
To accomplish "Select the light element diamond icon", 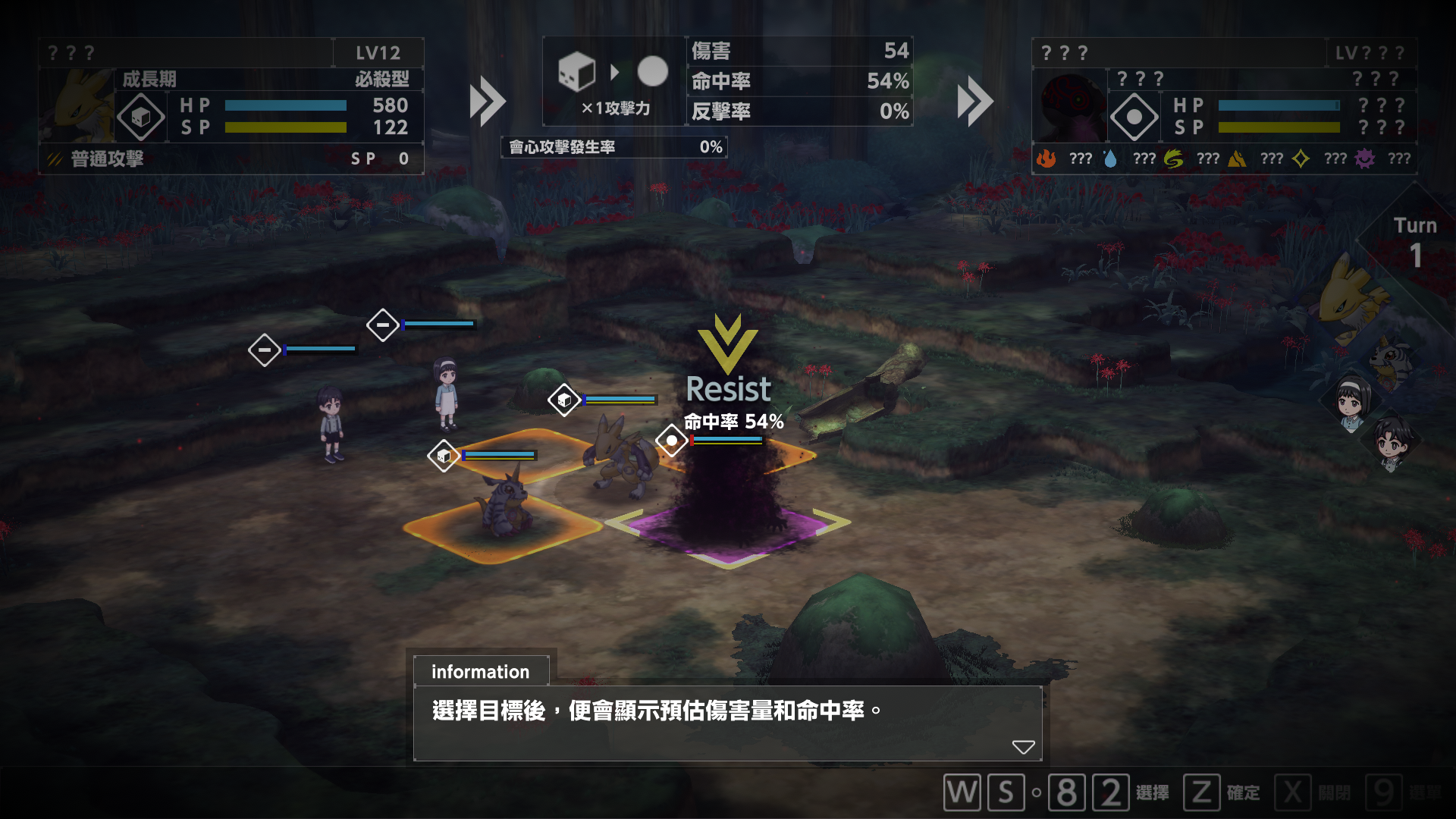I will 1300,158.
